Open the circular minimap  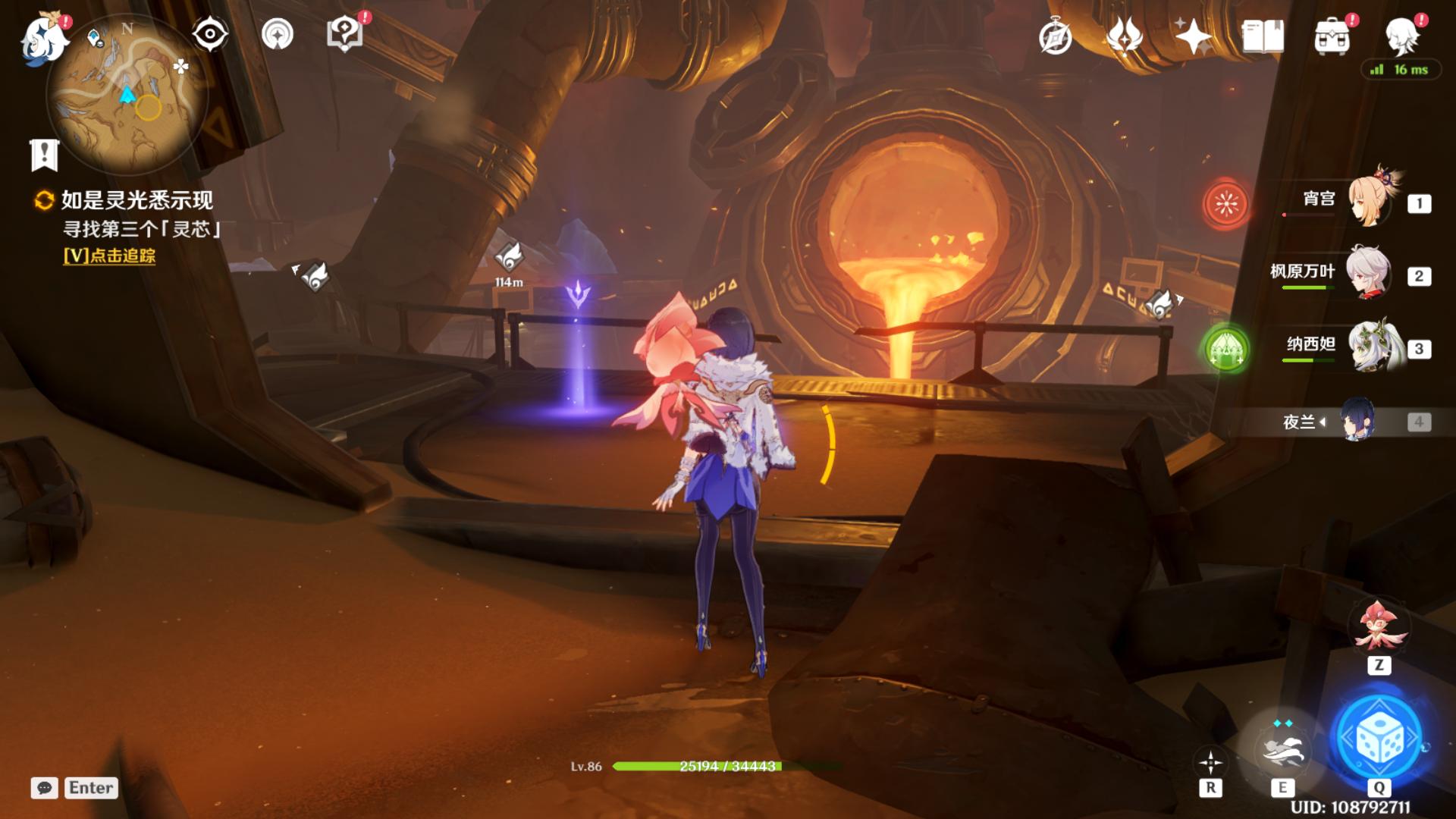tap(127, 95)
